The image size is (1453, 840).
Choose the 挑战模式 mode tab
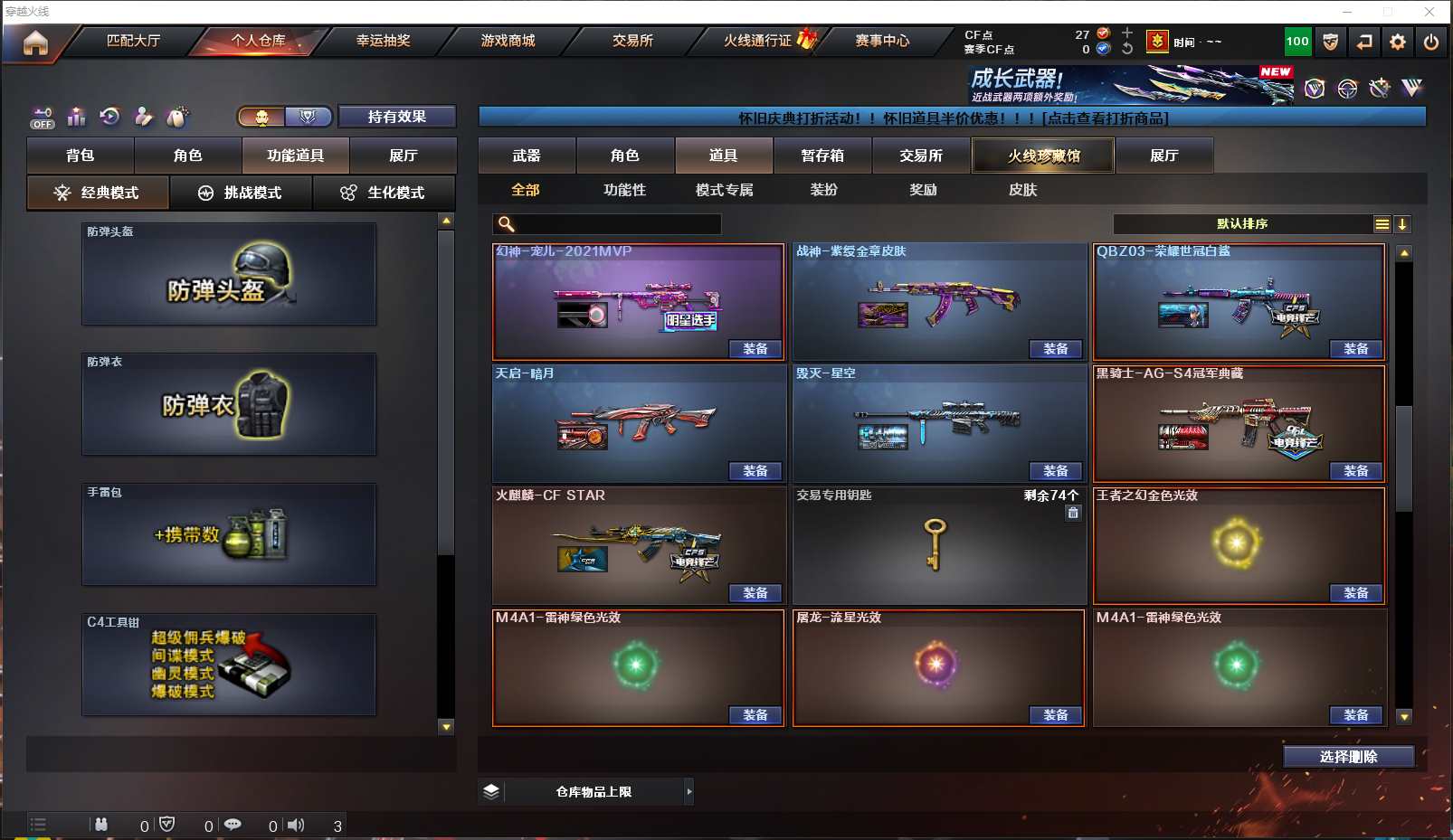(241, 193)
